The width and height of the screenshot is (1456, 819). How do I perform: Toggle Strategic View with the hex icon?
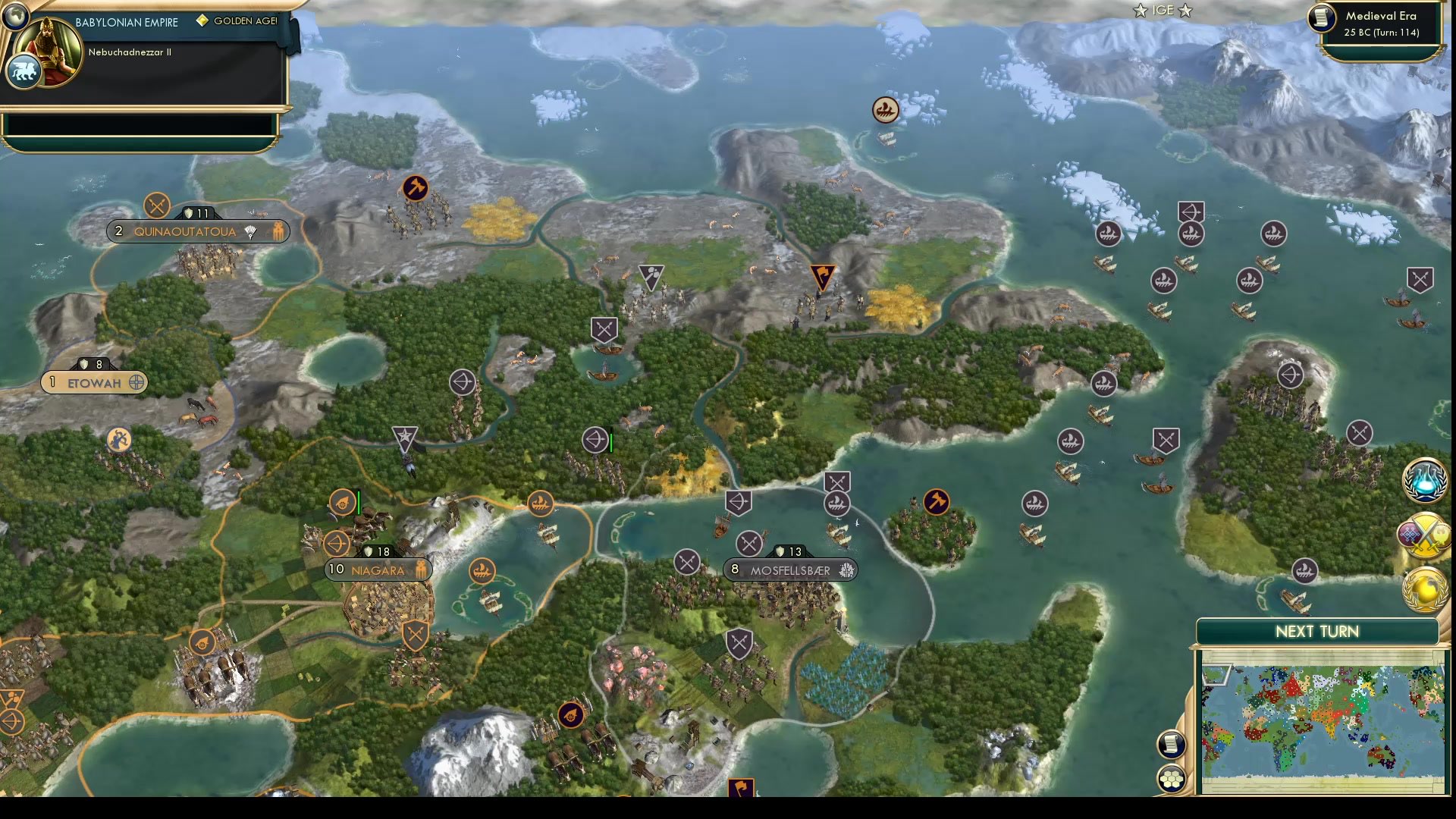pos(1172,777)
